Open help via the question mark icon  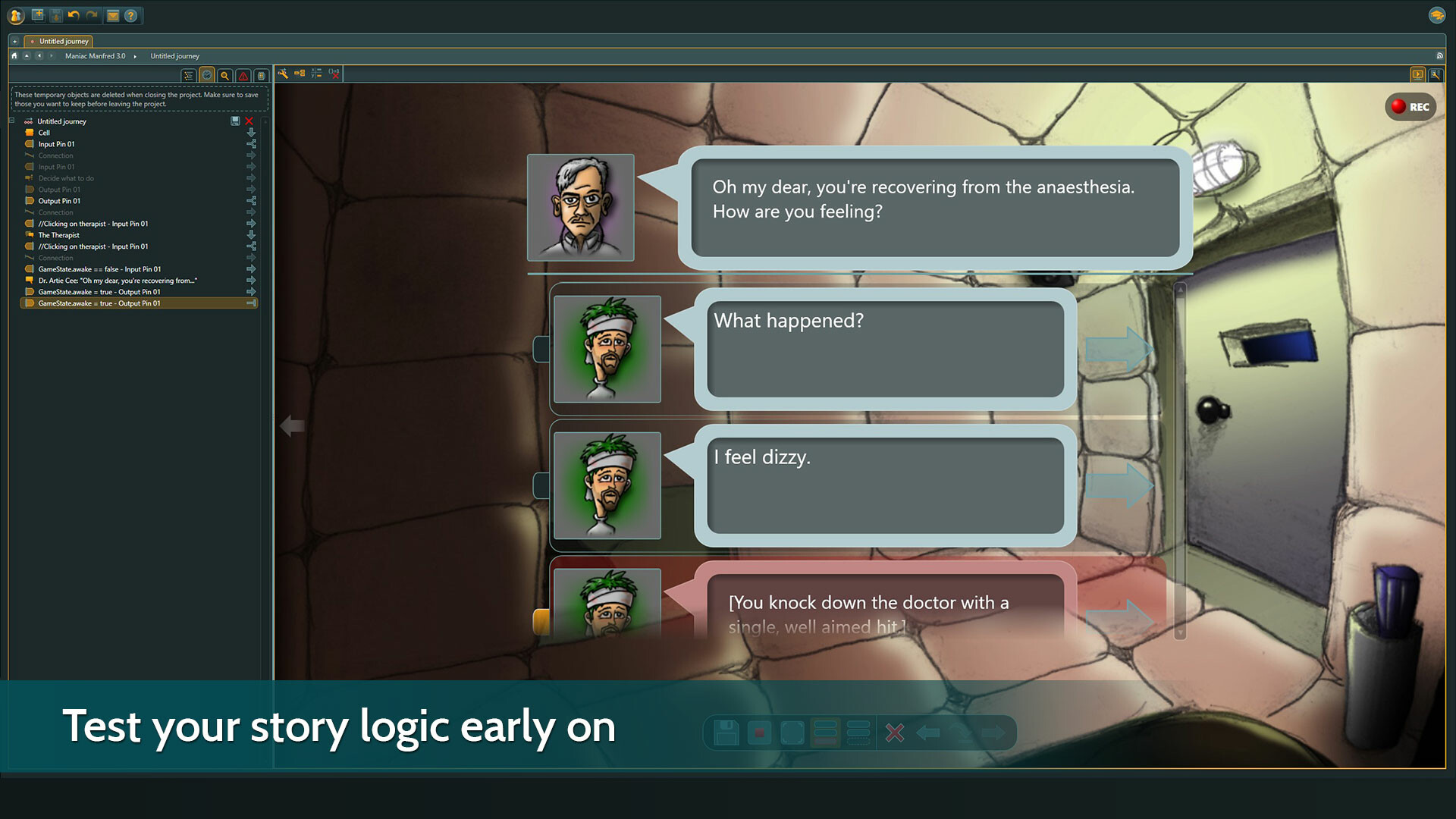[x=130, y=16]
